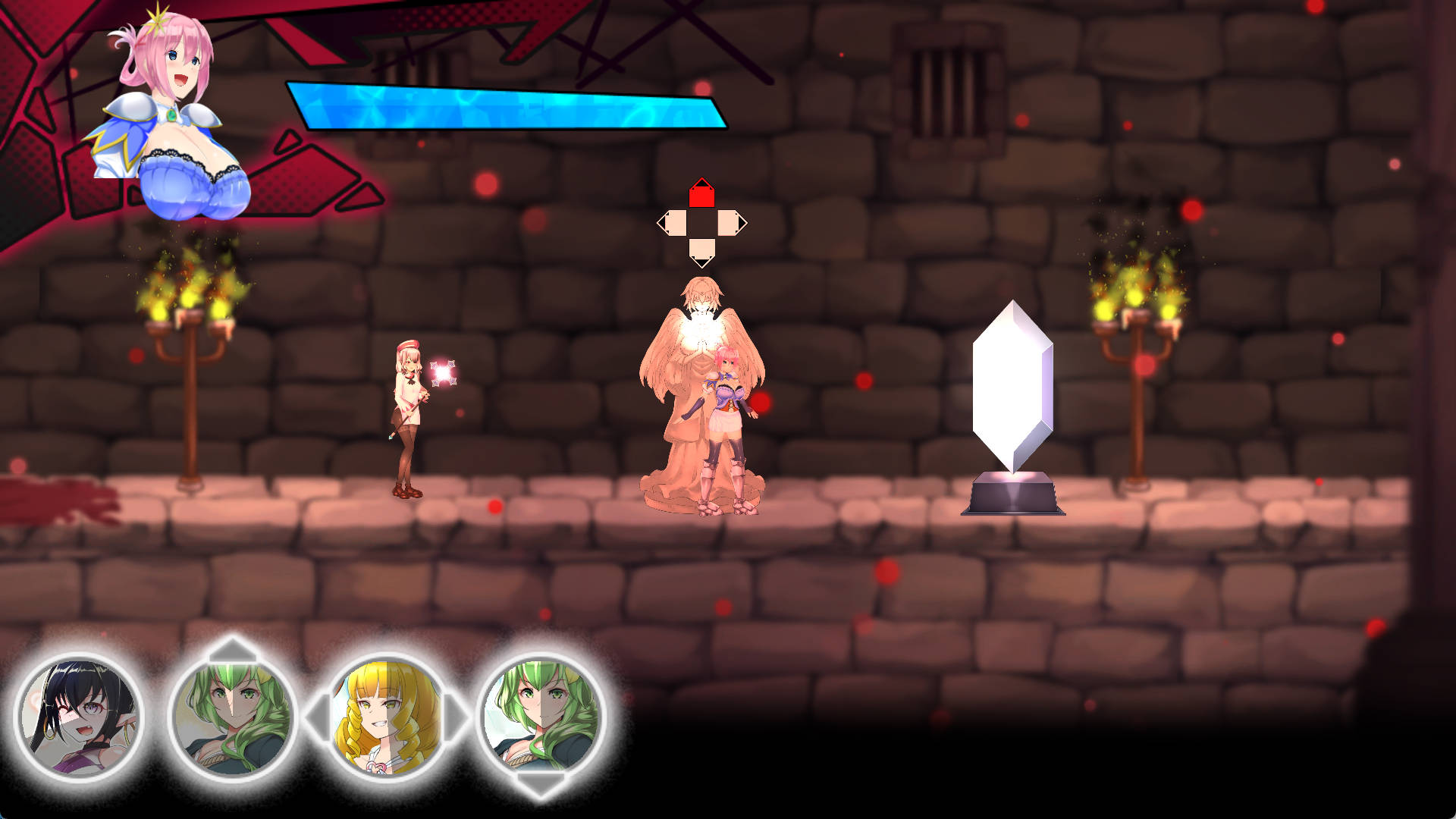Choose the green-haired portrait with the up arrow
The width and height of the screenshot is (1456, 819).
click(232, 716)
